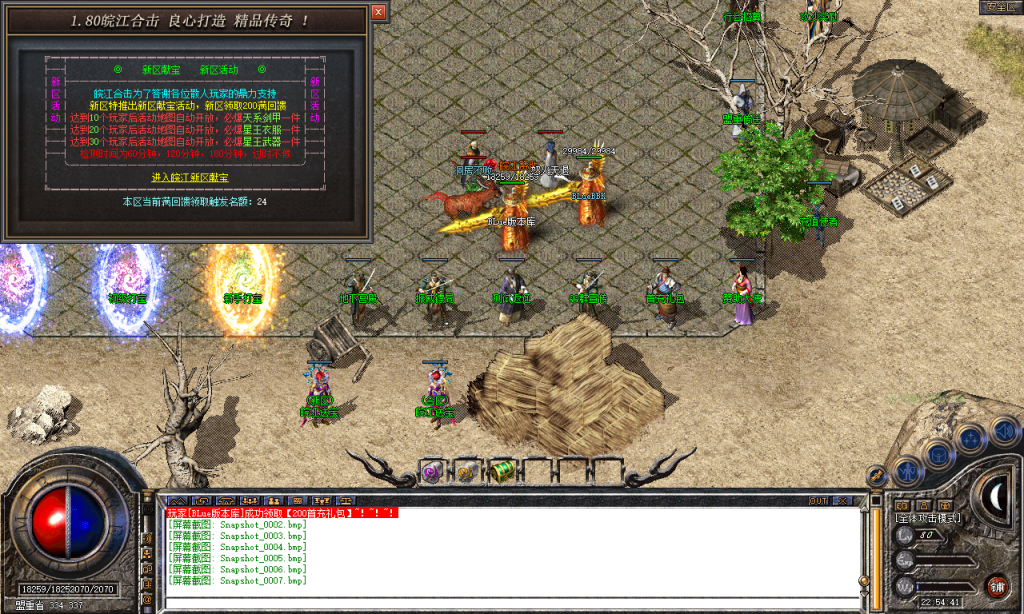Screen dimensions: 1024x614
Task: Click the OUT button above the chat
Action: [x=818, y=500]
